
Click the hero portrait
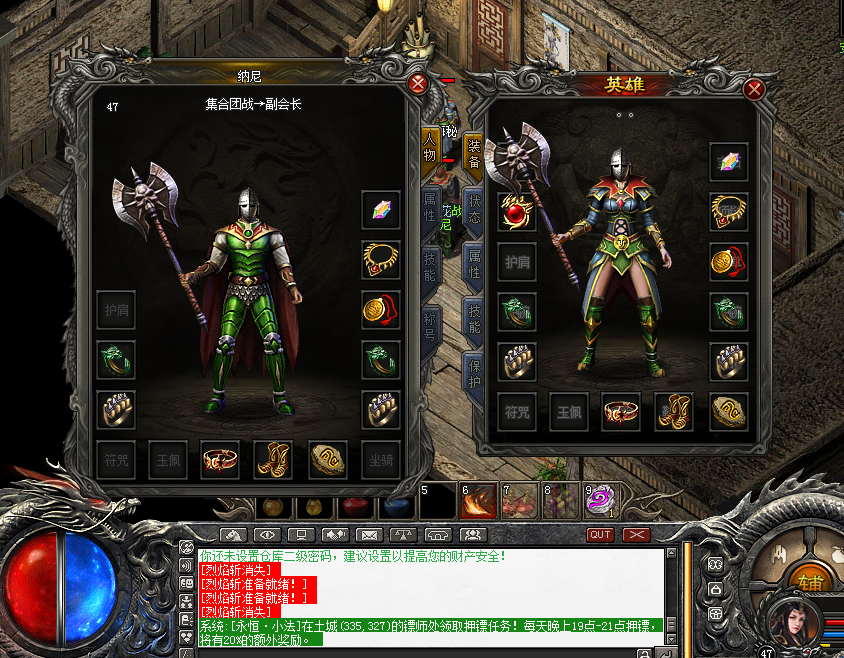(788, 622)
